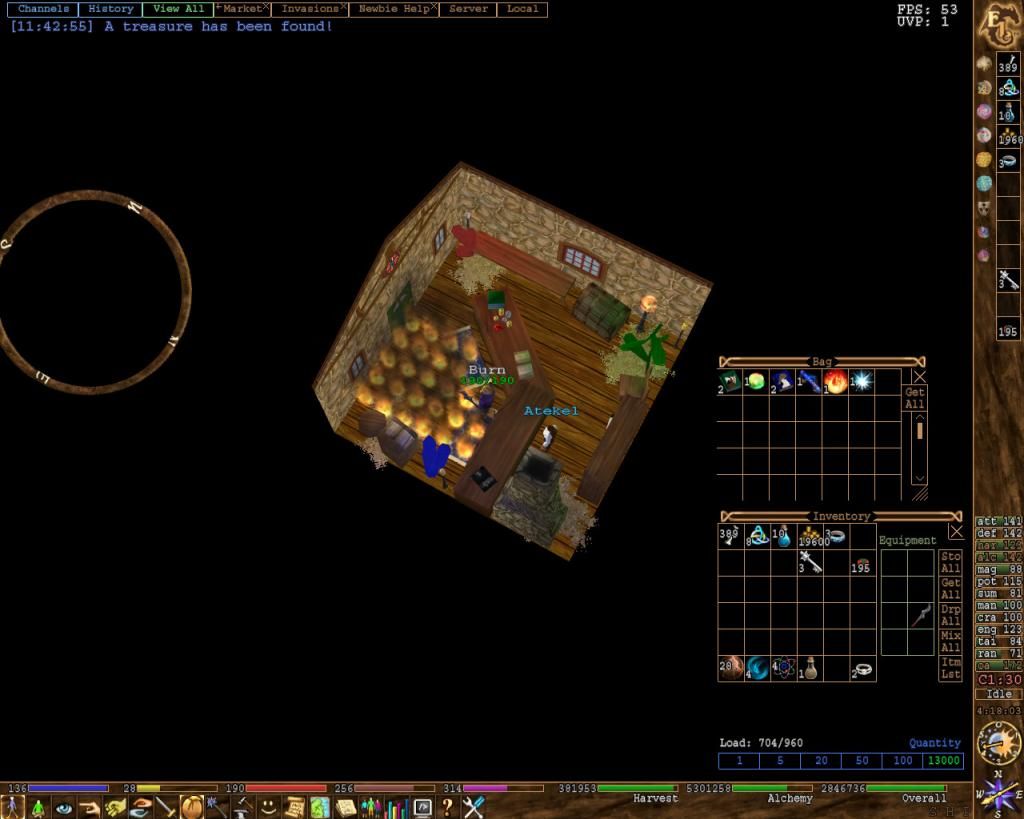
Task: Pick the fire essence from the bag
Action: (x=835, y=381)
